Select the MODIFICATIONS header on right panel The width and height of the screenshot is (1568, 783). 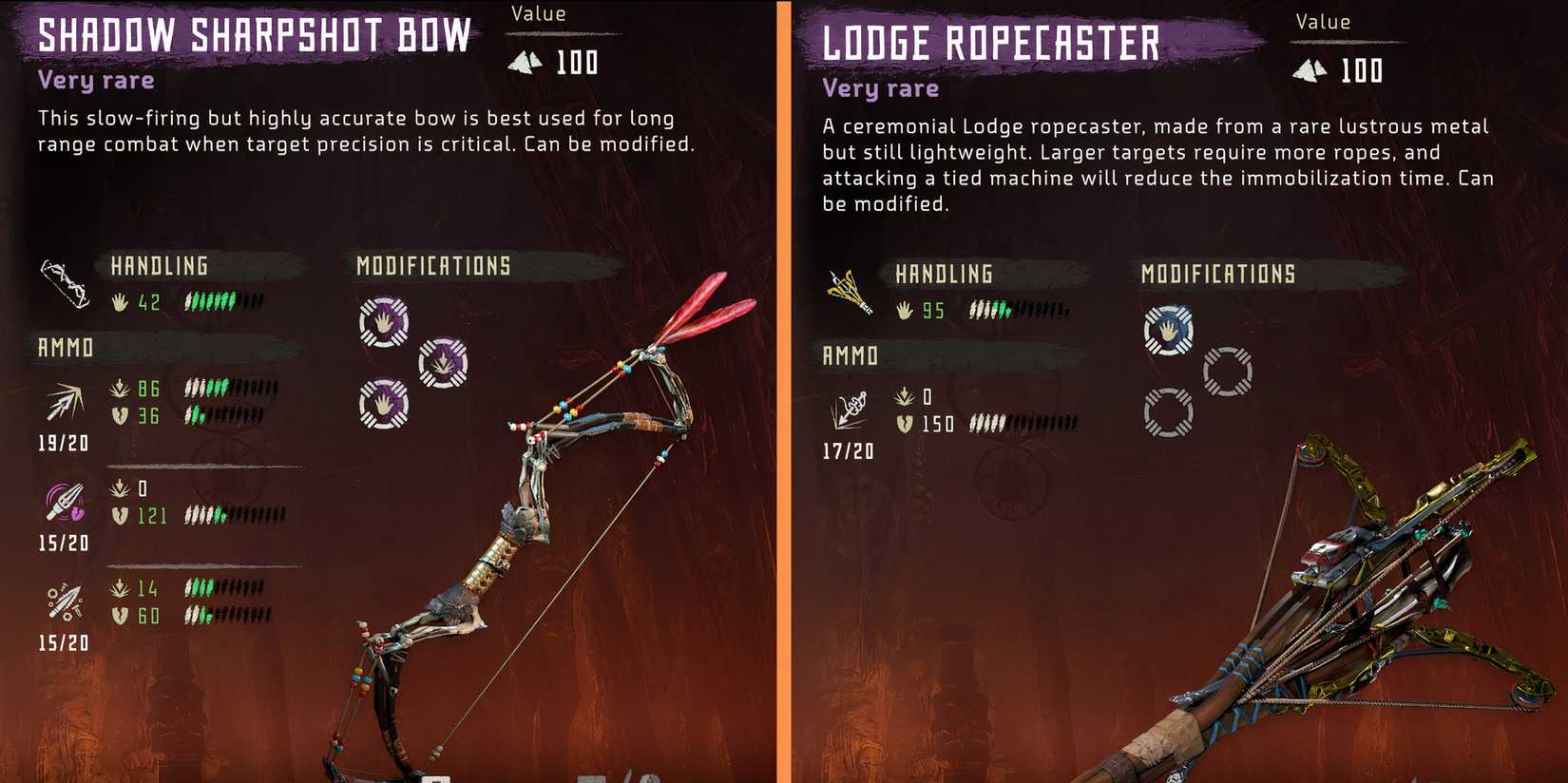pos(1217,273)
